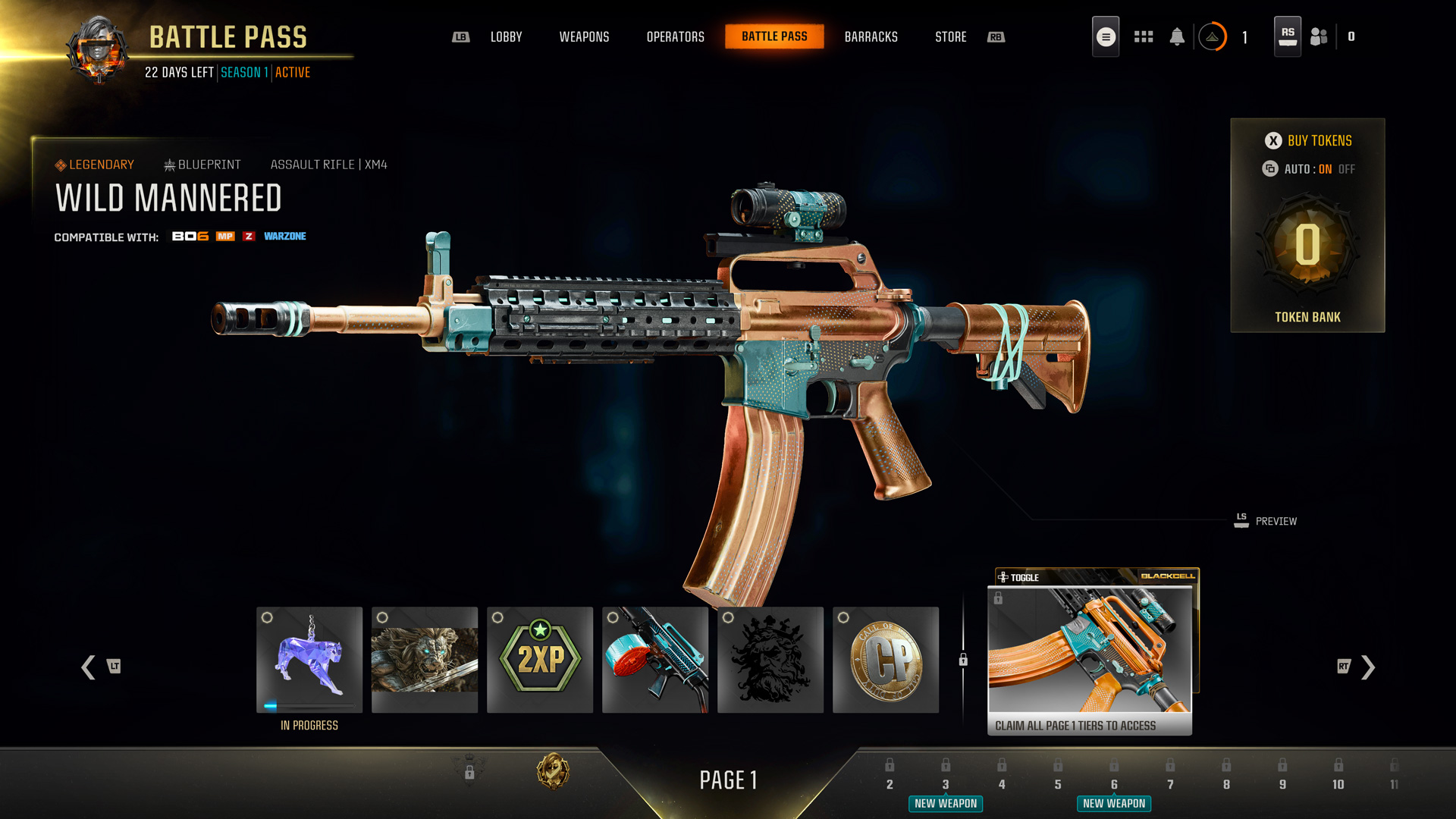This screenshot has width=1456, height=819.
Task: Open the Barracks tab
Action: (x=871, y=36)
